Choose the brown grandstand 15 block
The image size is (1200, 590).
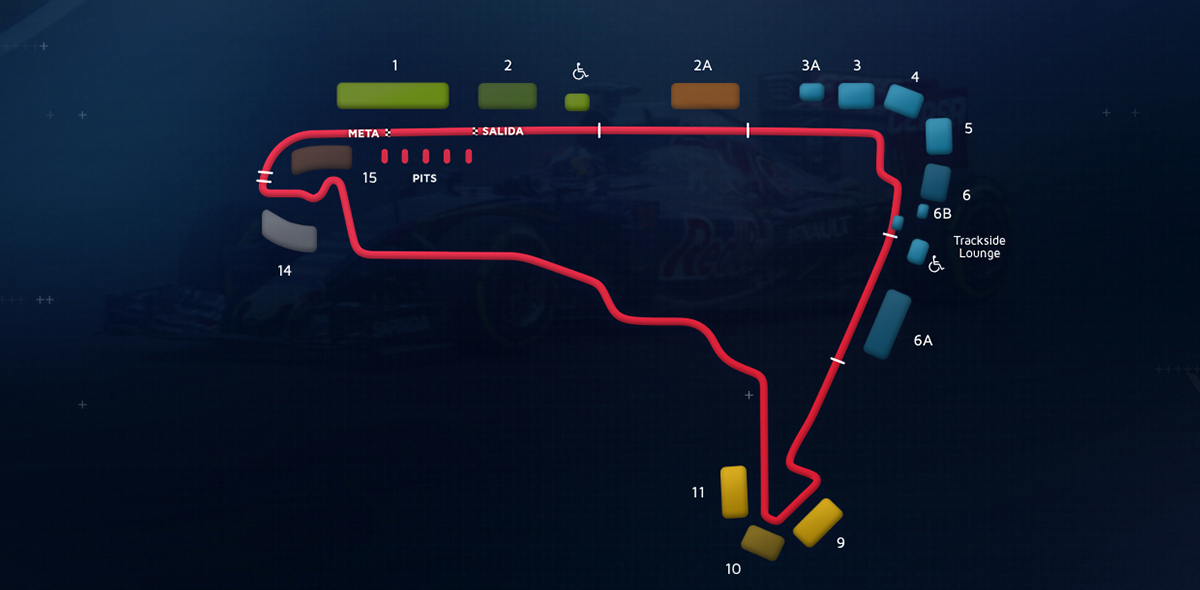(321, 158)
